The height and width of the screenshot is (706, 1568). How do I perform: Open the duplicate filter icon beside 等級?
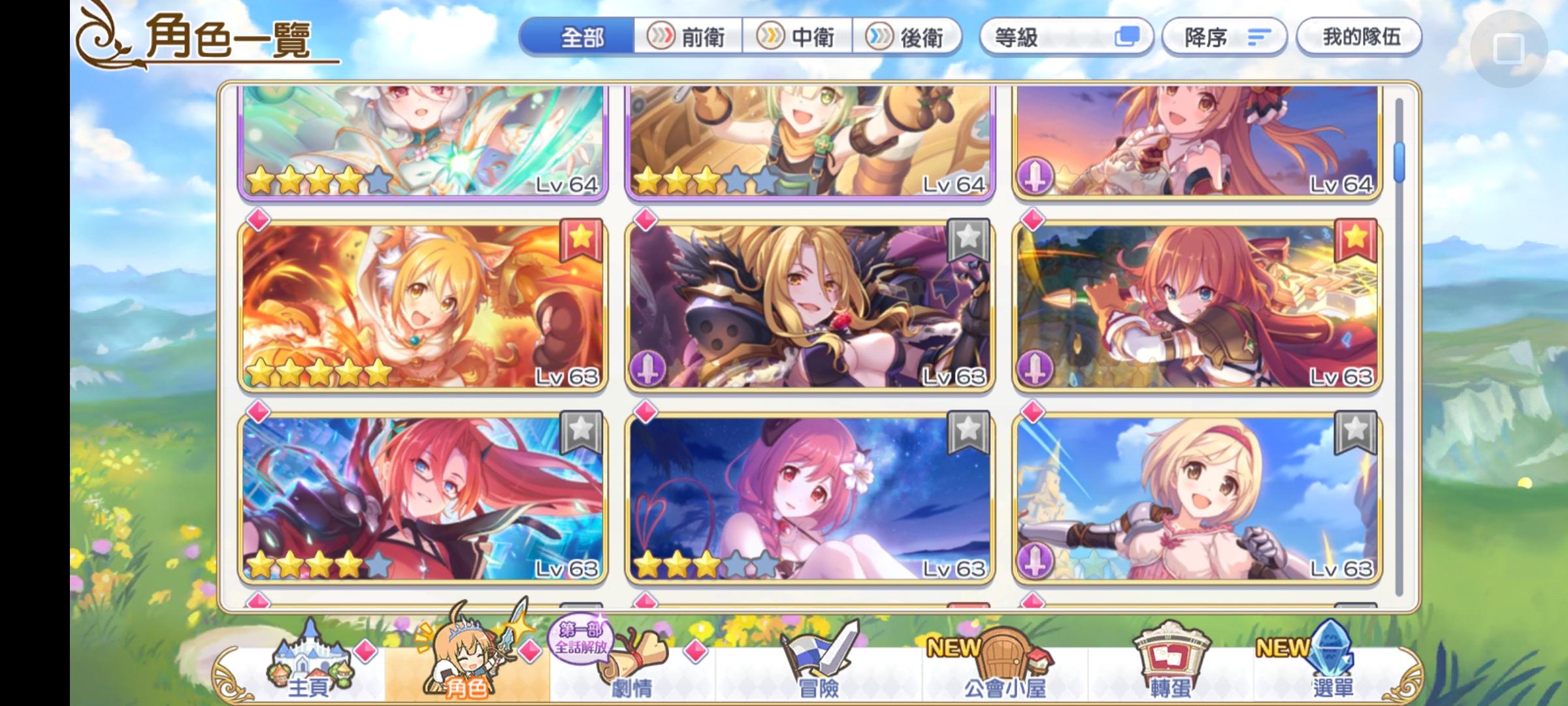tap(1128, 37)
